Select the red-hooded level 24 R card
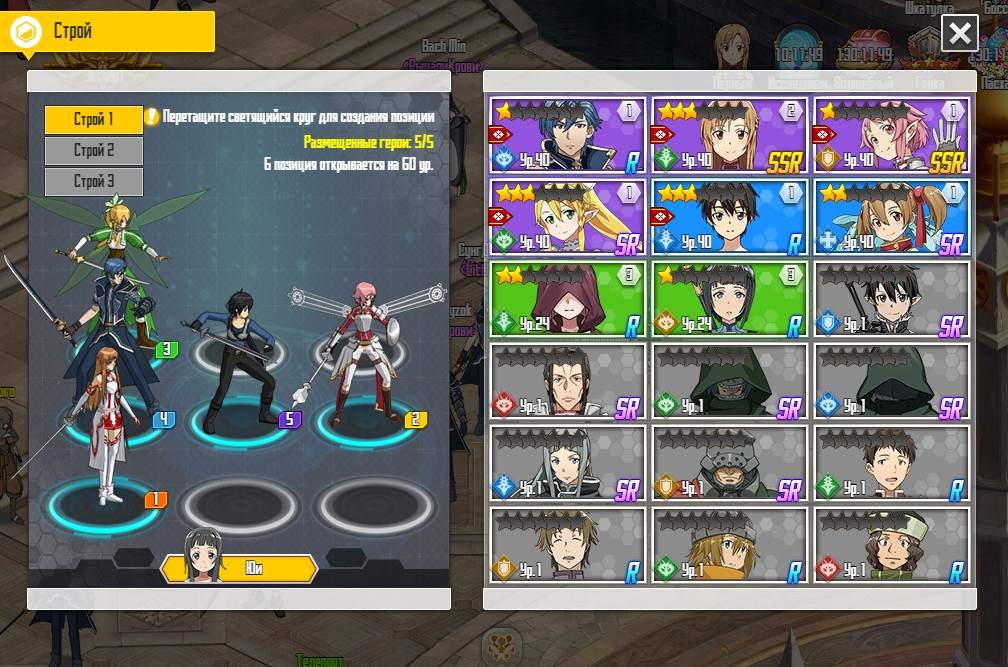The image size is (1008, 667). tap(567, 300)
